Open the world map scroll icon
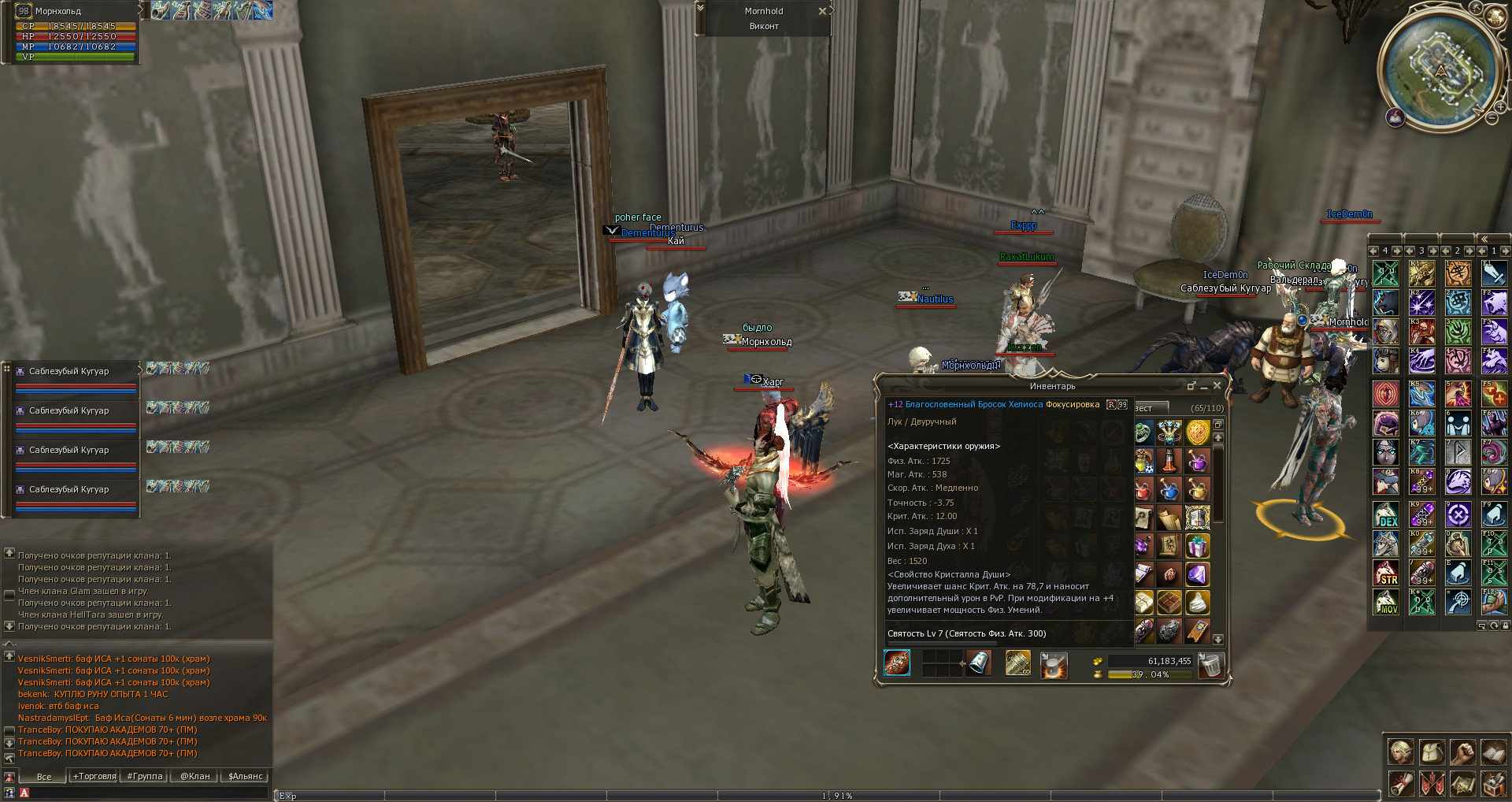 1462,783
